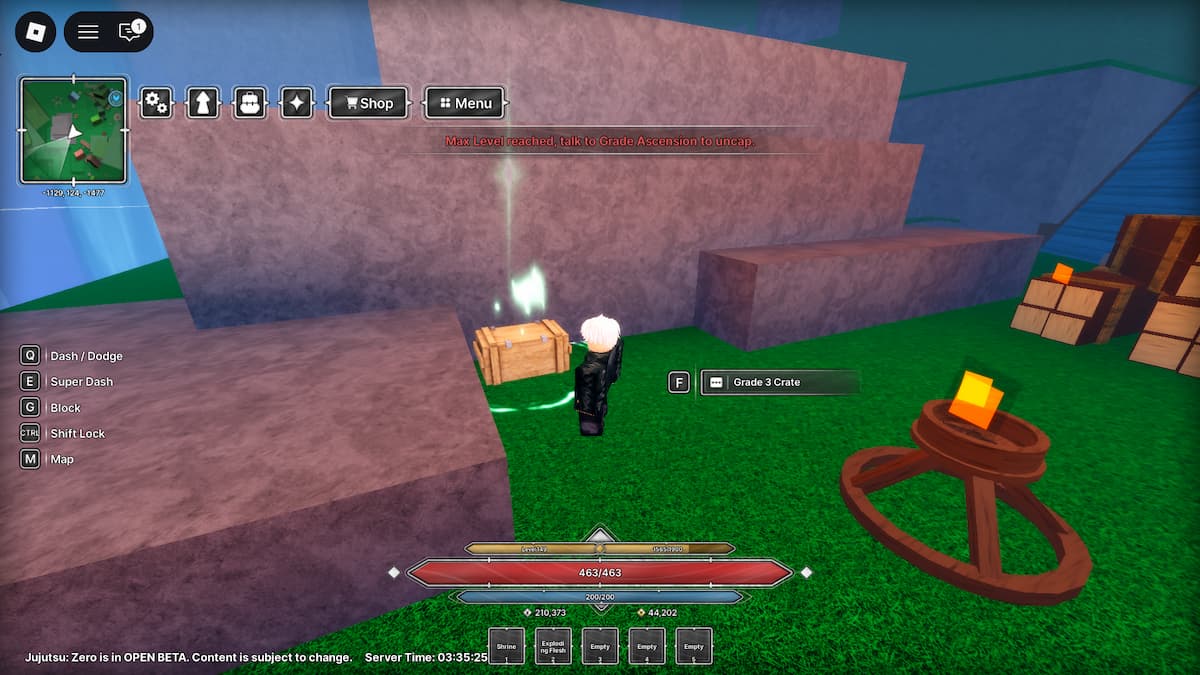1200x675 pixels.
Task: Click the blue arrow button on minimap
Action: point(116,98)
